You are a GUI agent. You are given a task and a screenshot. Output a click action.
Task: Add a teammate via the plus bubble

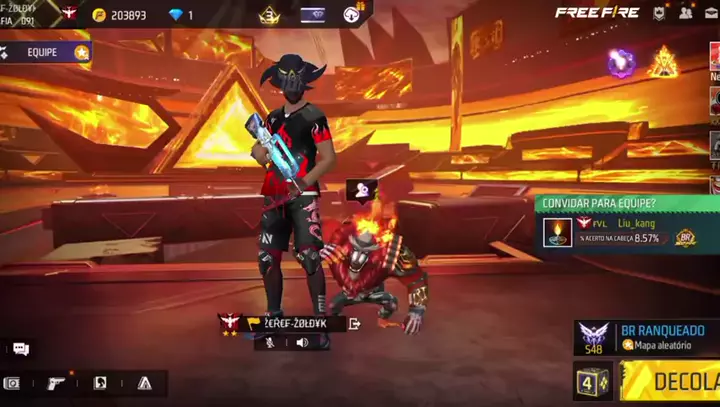coord(361,189)
